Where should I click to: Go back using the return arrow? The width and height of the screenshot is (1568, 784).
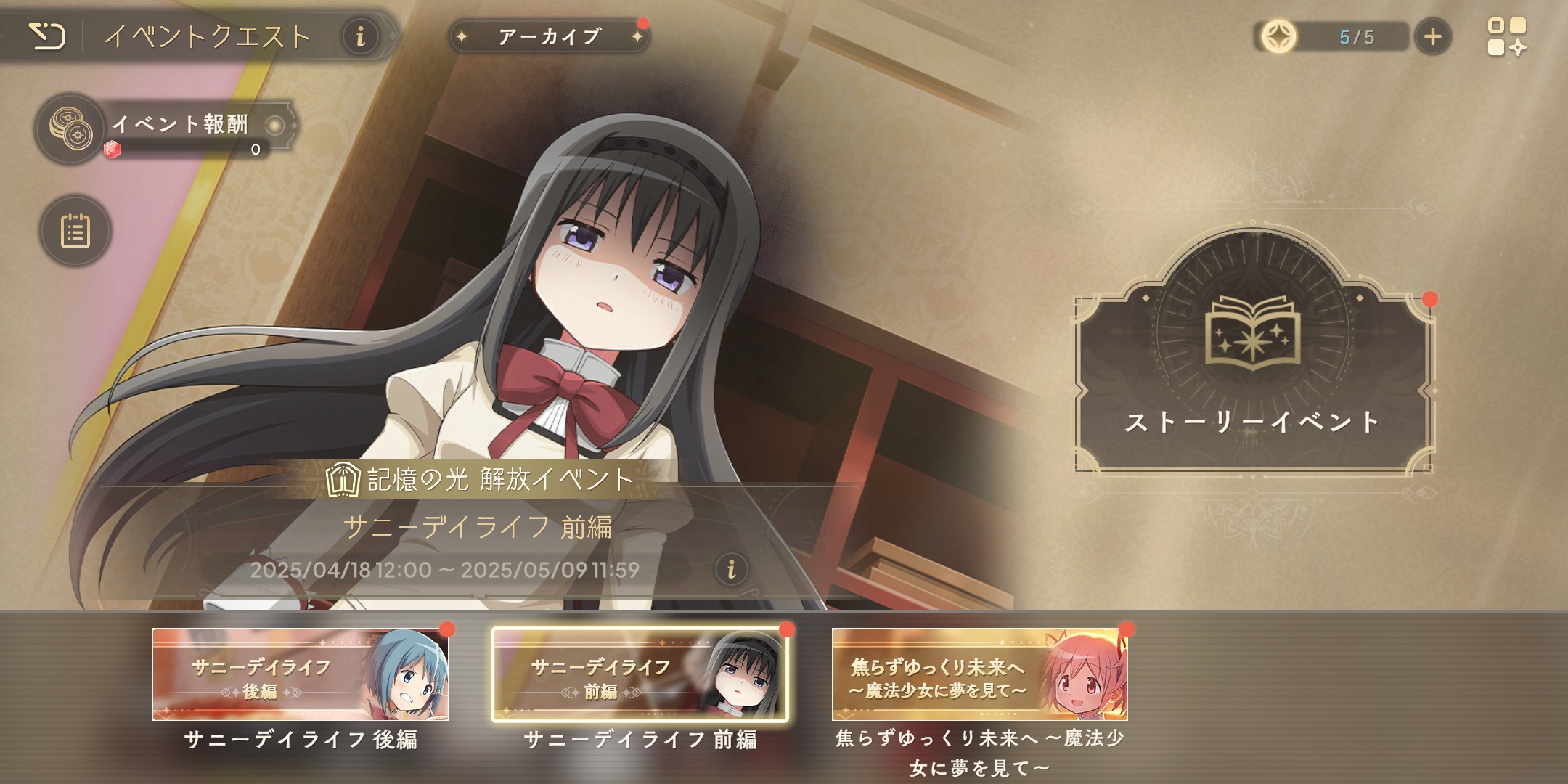click(46, 36)
